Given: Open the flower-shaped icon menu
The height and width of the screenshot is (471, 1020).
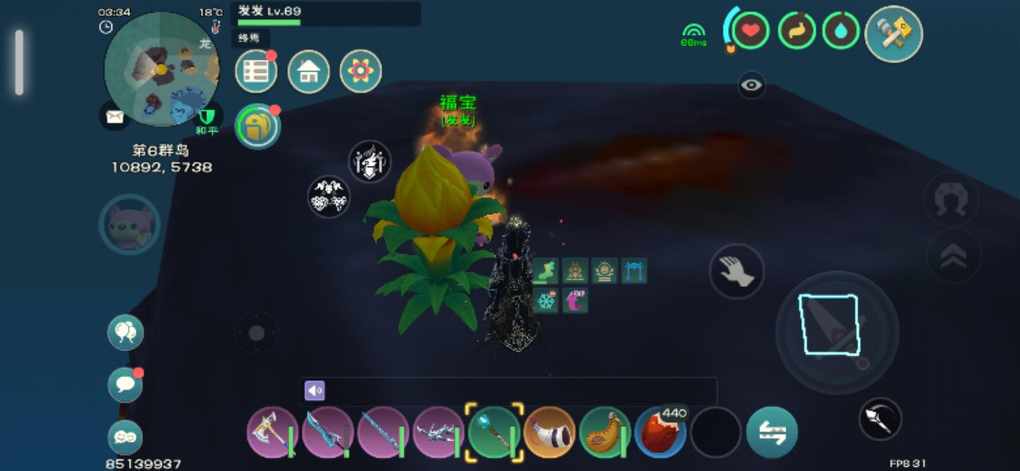Looking at the screenshot, I should click(360, 72).
